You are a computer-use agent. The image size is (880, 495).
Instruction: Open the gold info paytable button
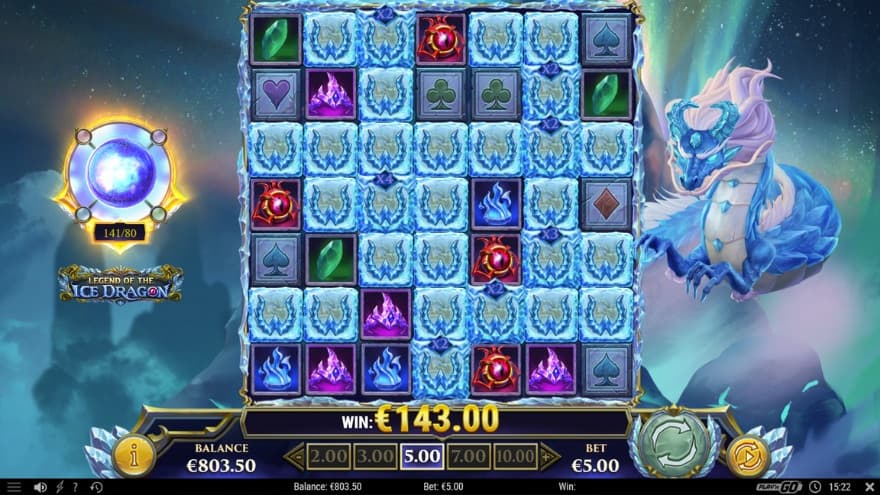[x=134, y=456]
